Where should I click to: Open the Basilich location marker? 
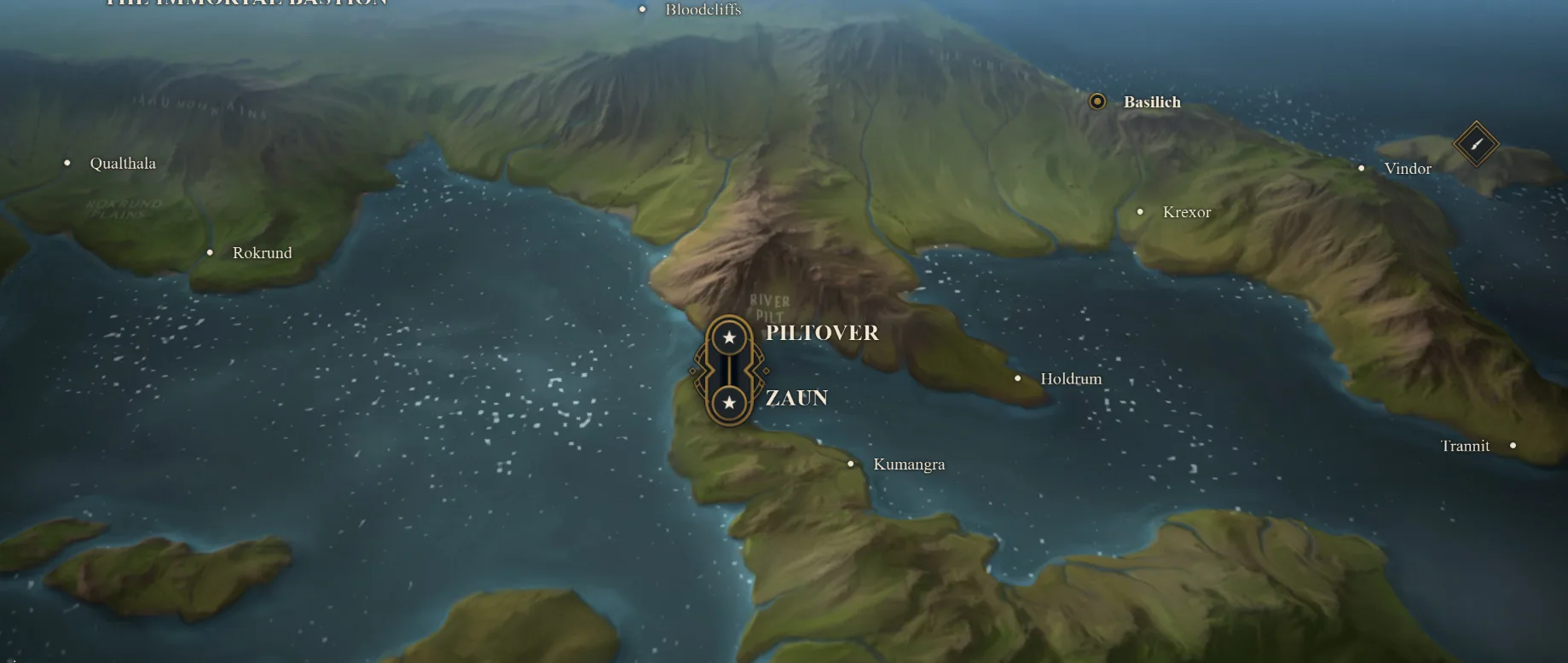click(x=1097, y=101)
